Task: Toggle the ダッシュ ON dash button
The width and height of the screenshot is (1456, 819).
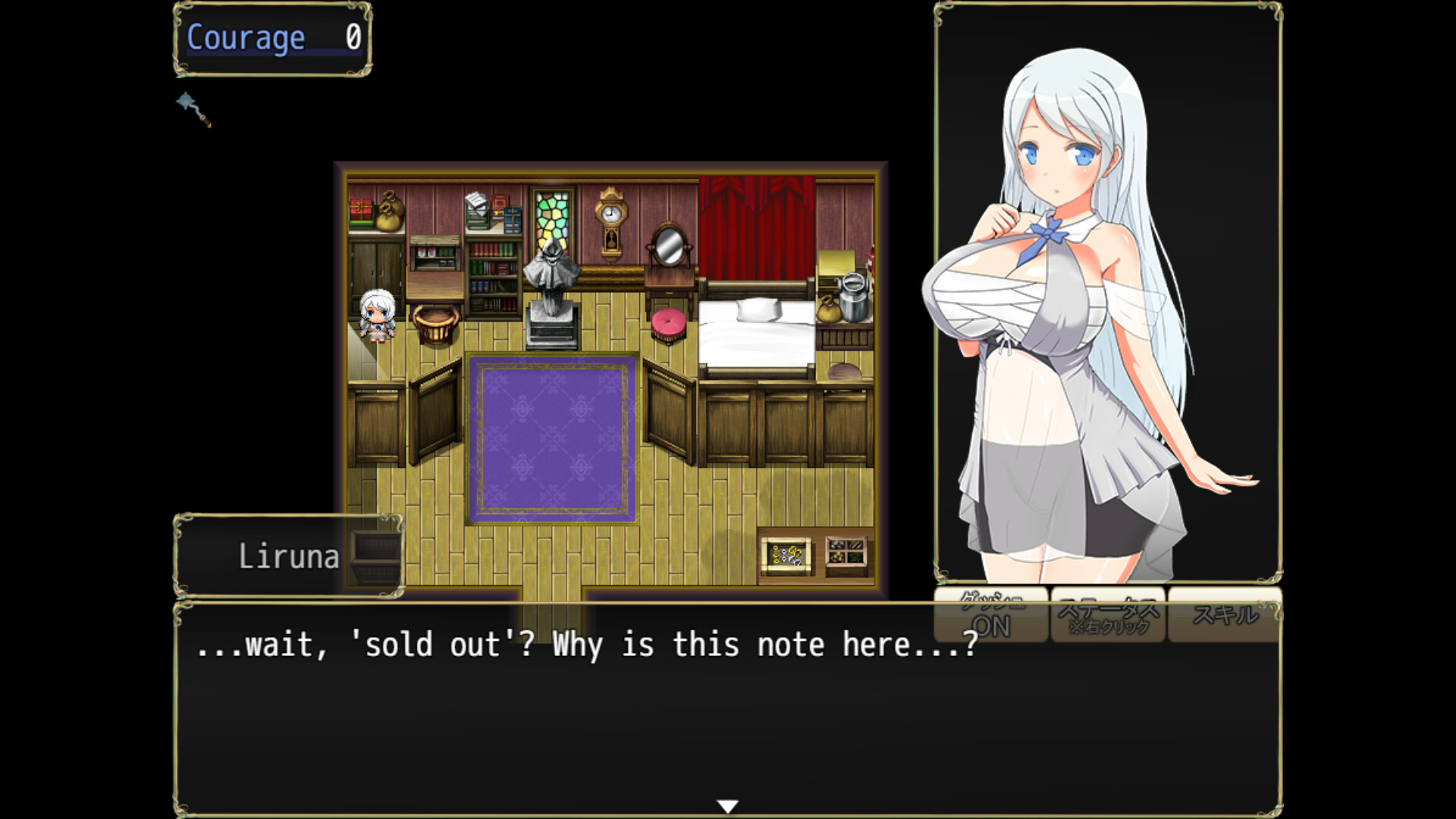Action: [x=992, y=616]
